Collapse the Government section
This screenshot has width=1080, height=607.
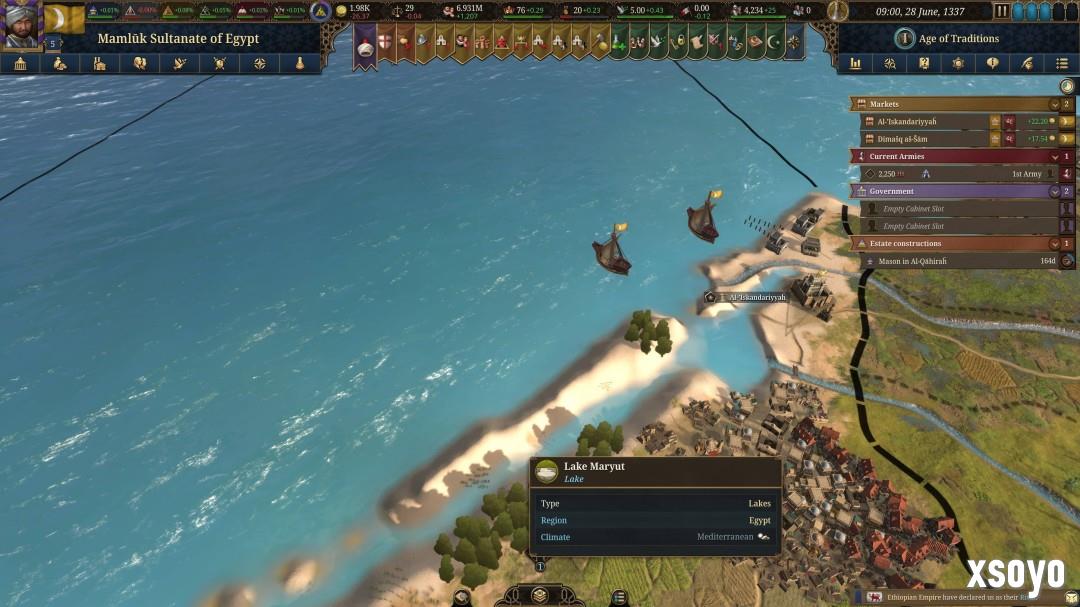[1054, 191]
